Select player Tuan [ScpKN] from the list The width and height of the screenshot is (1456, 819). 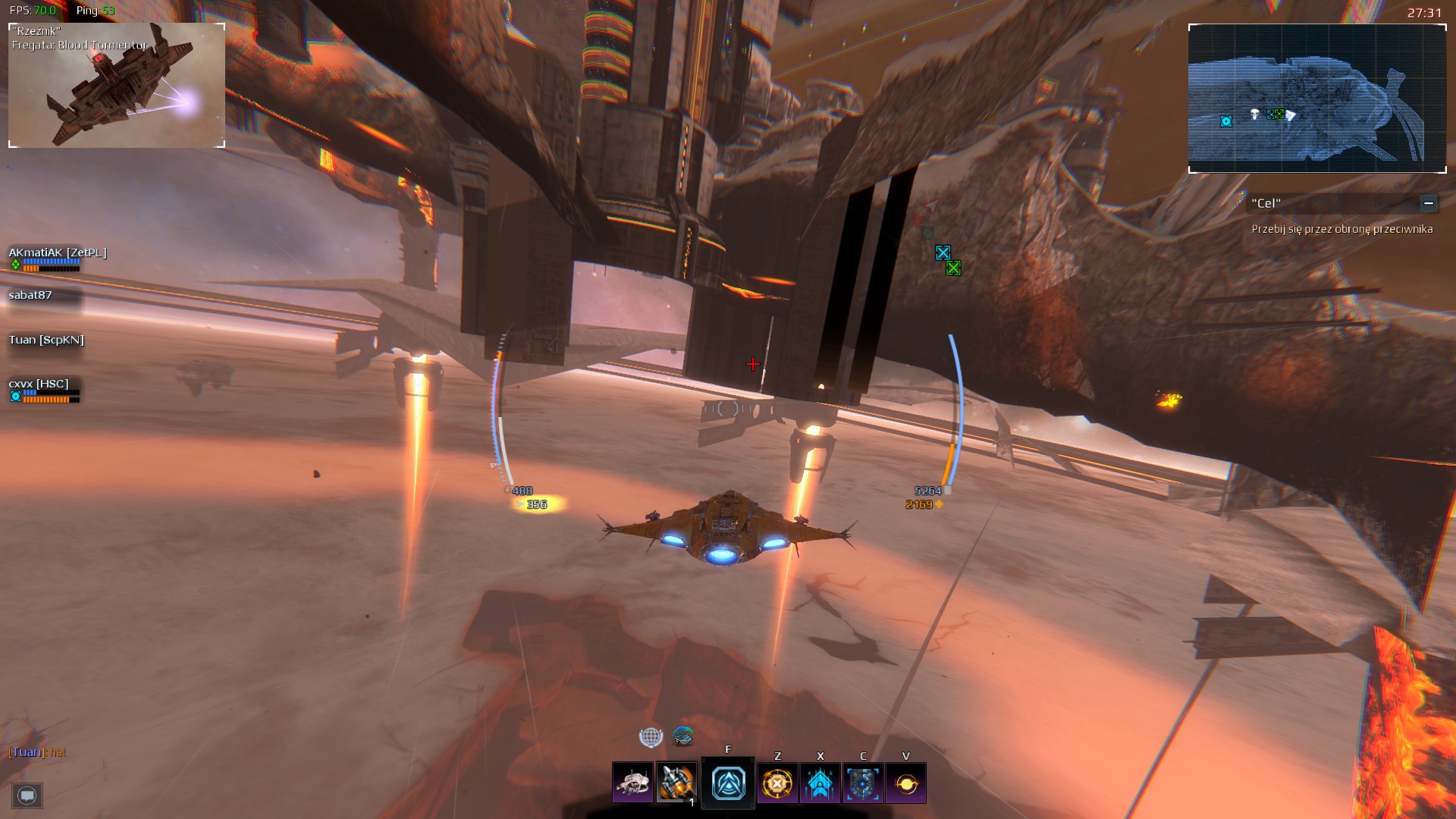point(45,340)
